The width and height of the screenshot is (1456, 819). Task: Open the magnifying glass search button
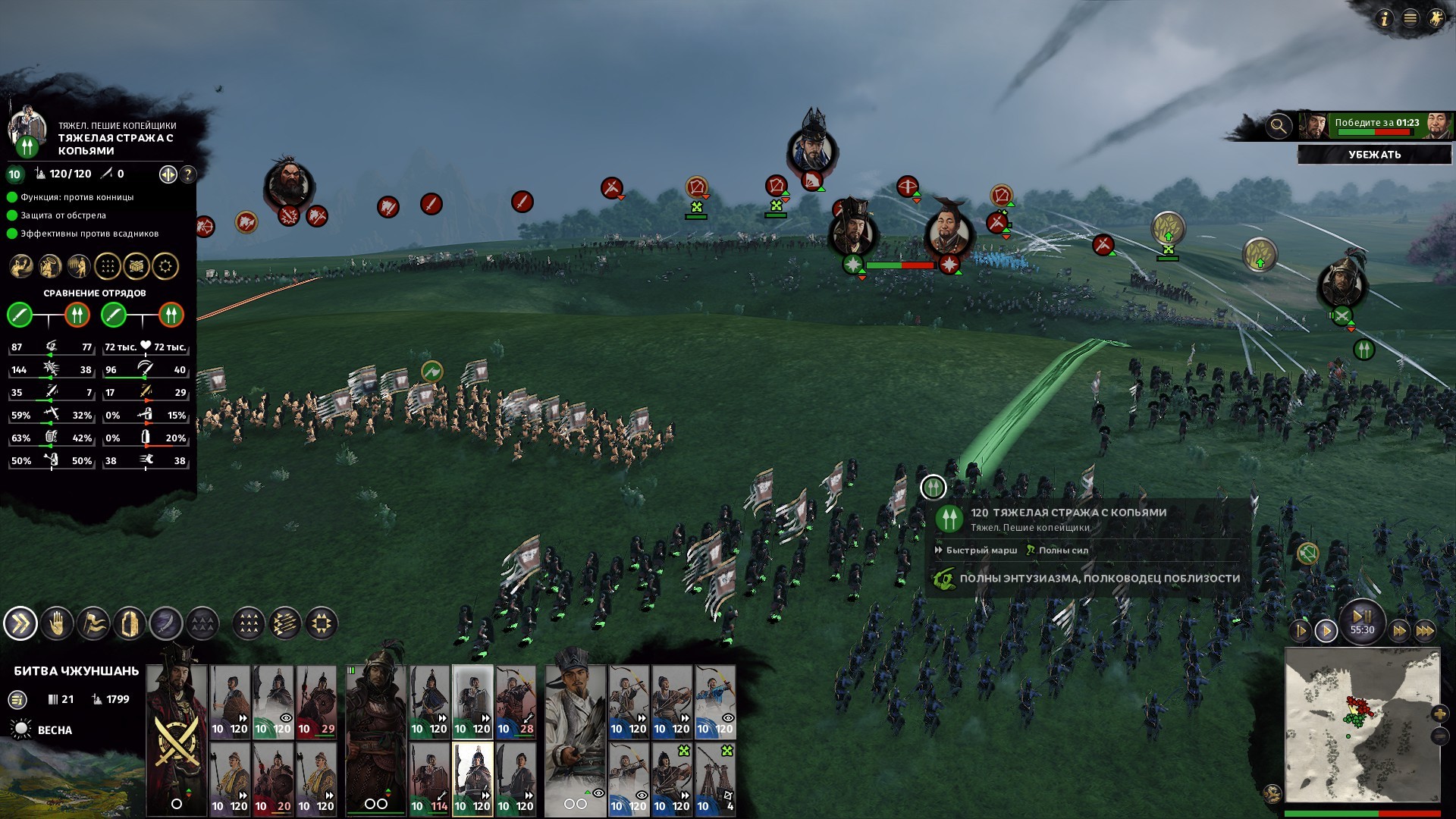tap(1279, 126)
